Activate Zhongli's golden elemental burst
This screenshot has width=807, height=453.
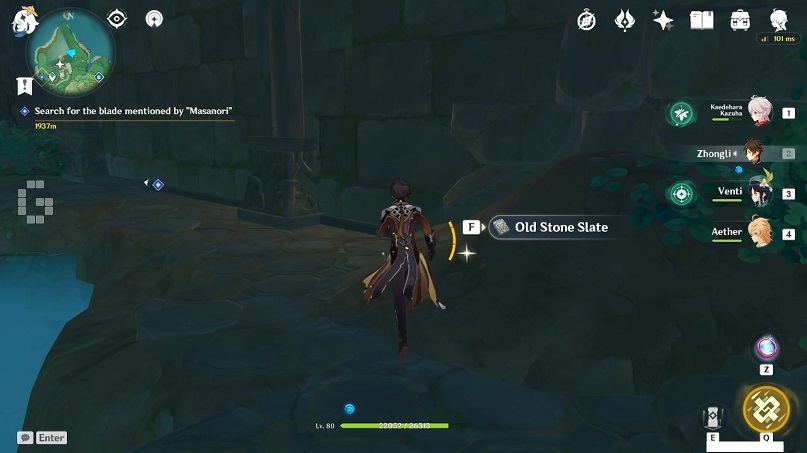(767, 408)
